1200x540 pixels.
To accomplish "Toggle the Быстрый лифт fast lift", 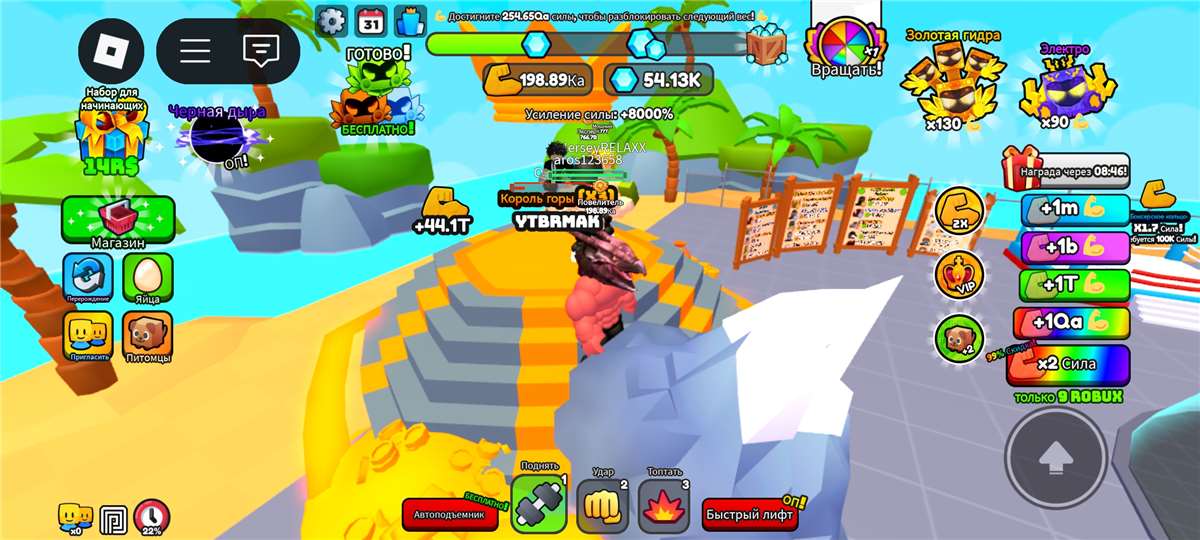I will click(750, 515).
